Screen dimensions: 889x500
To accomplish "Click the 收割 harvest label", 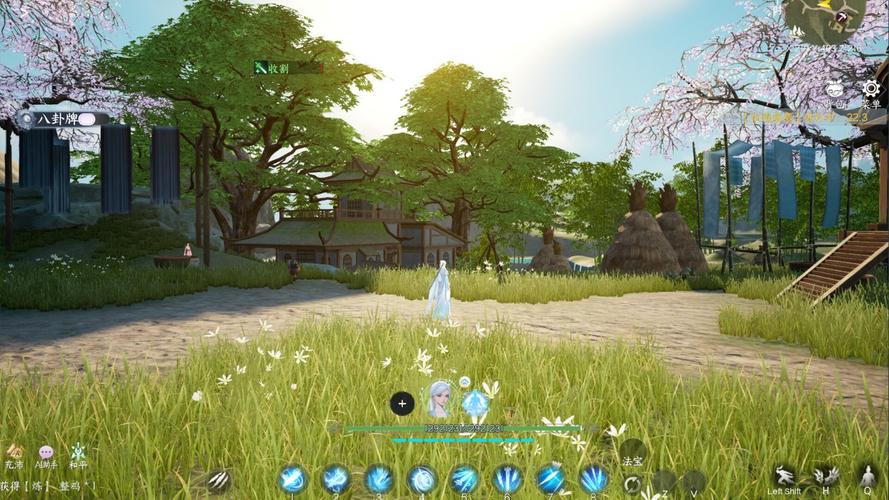I will point(271,68).
